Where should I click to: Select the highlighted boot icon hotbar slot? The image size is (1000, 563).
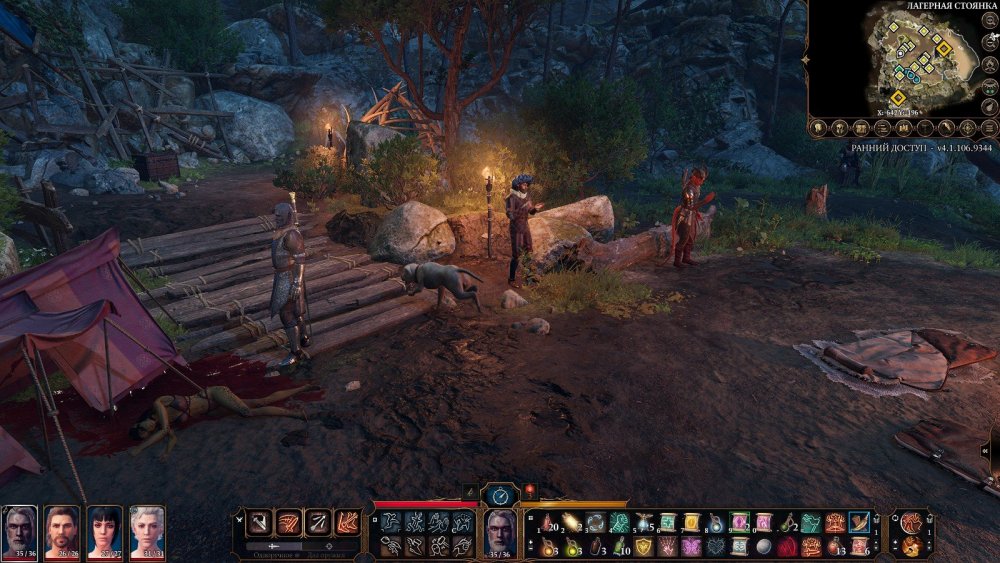tap(858, 522)
